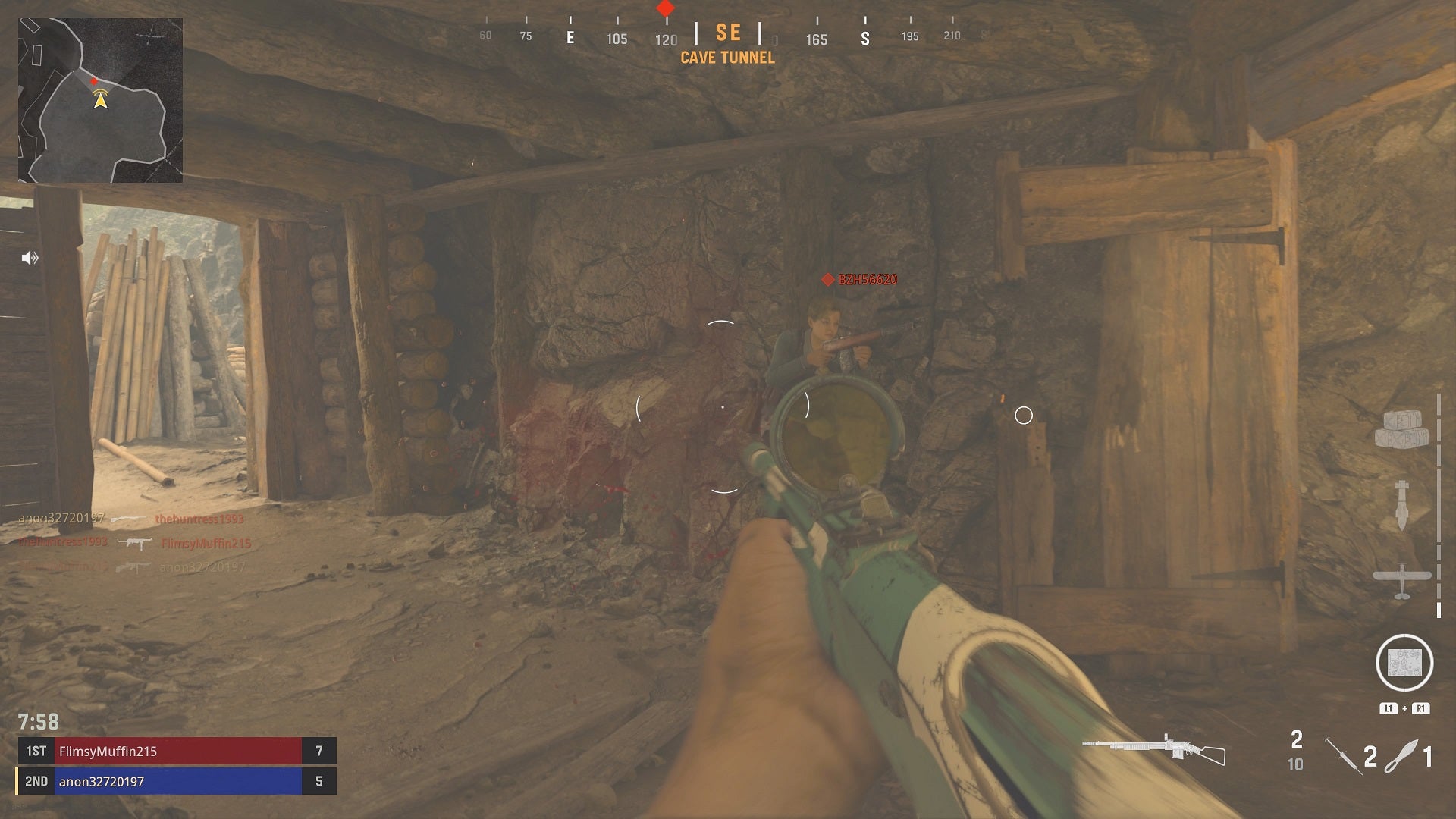
Task: Mute game audio via the speaker icon
Action: 29,258
